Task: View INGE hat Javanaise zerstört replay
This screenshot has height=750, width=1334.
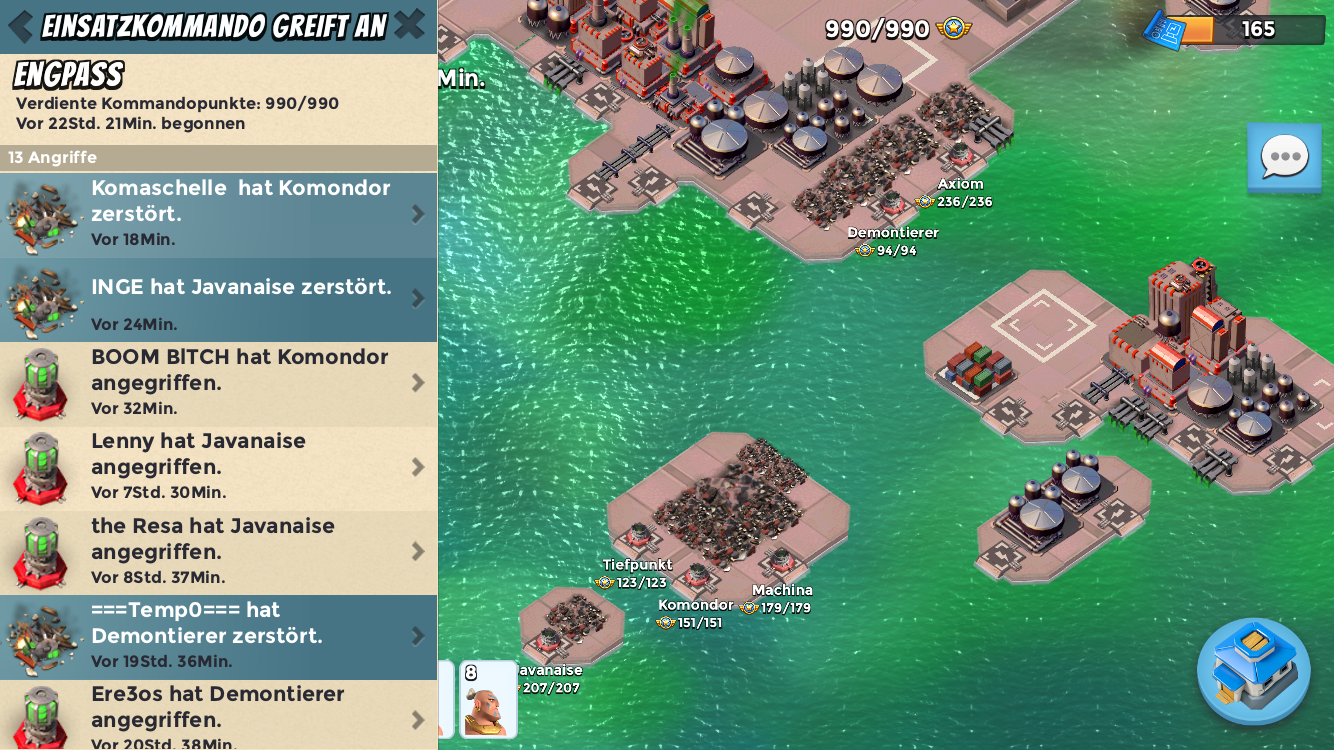Action: pyautogui.click(x=218, y=299)
